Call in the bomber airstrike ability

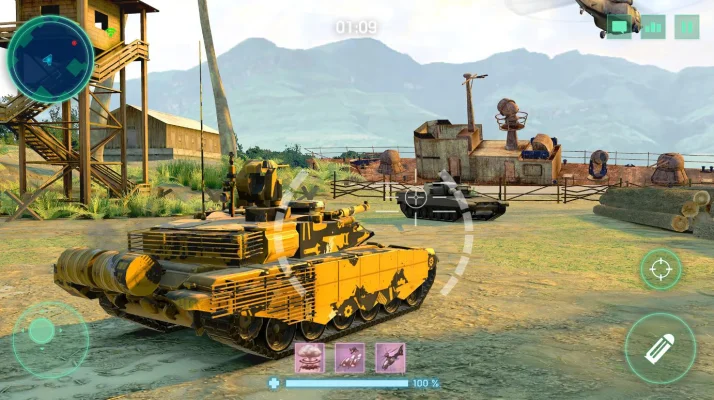350,357
